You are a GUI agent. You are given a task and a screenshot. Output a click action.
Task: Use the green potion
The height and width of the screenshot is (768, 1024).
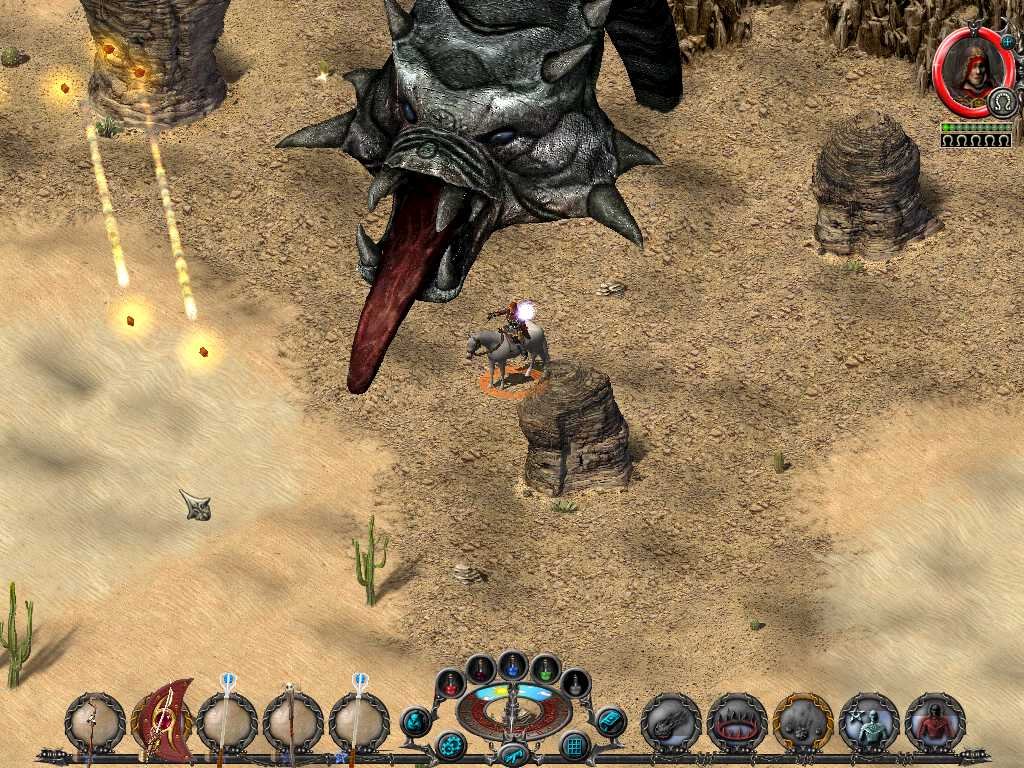(x=545, y=668)
